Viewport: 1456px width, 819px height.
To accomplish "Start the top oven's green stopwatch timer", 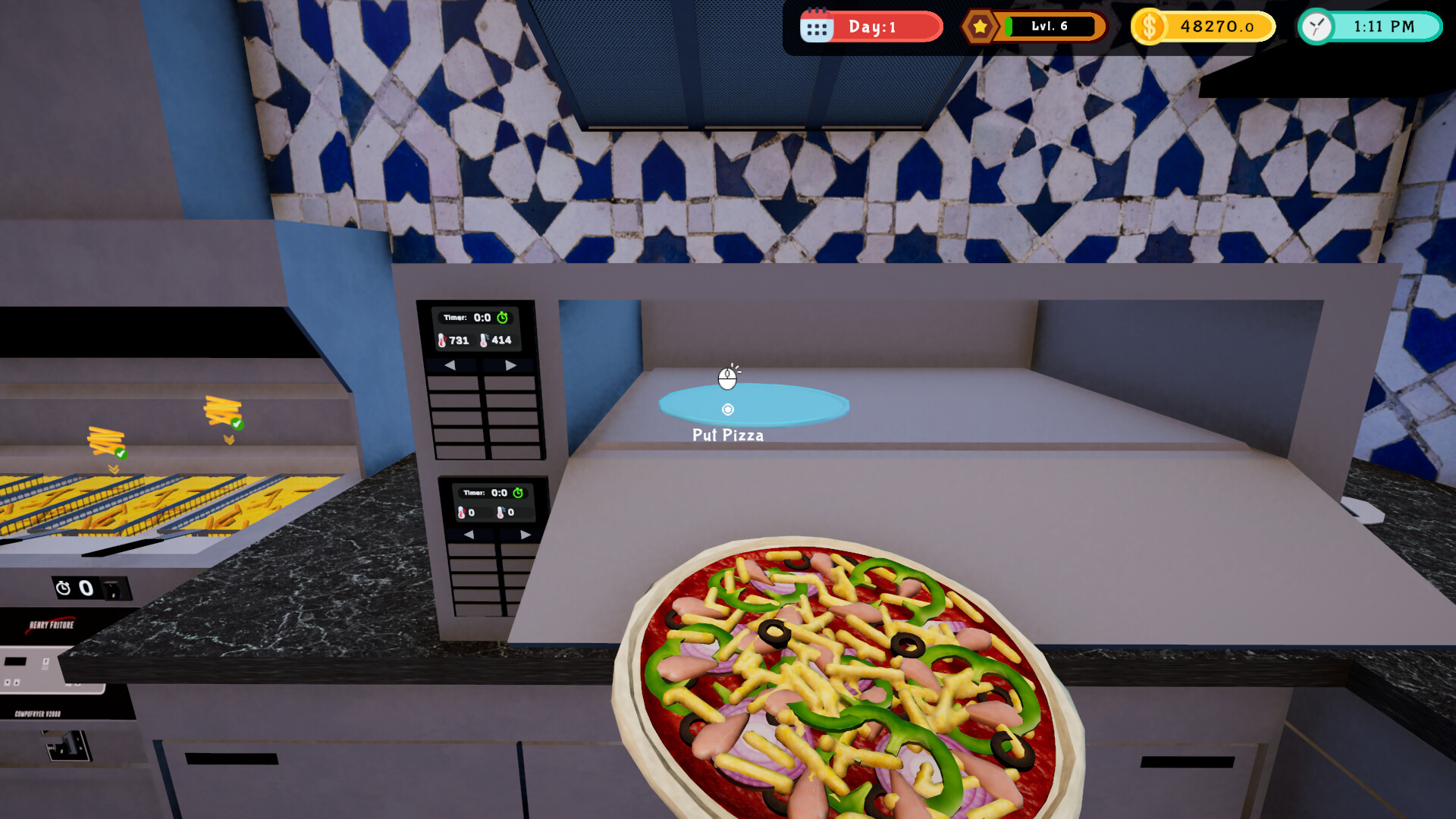I will [x=503, y=318].
